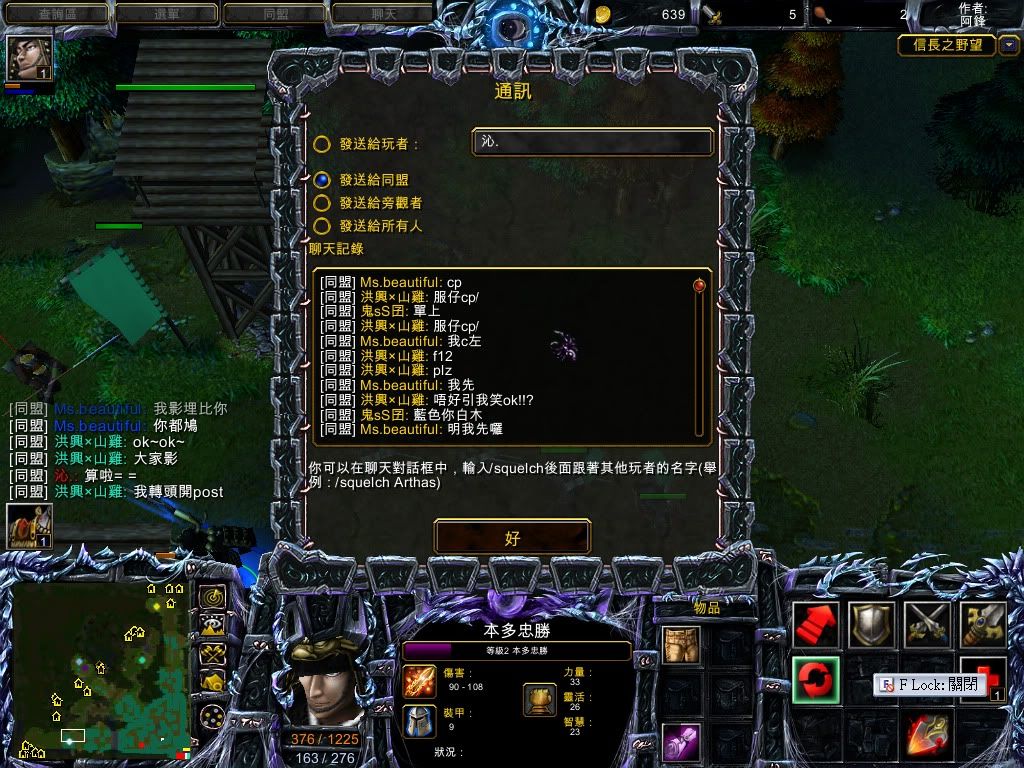Screen dimensions: 1024x768
Task: Select the trousers item in inventory
Action: 681,645
